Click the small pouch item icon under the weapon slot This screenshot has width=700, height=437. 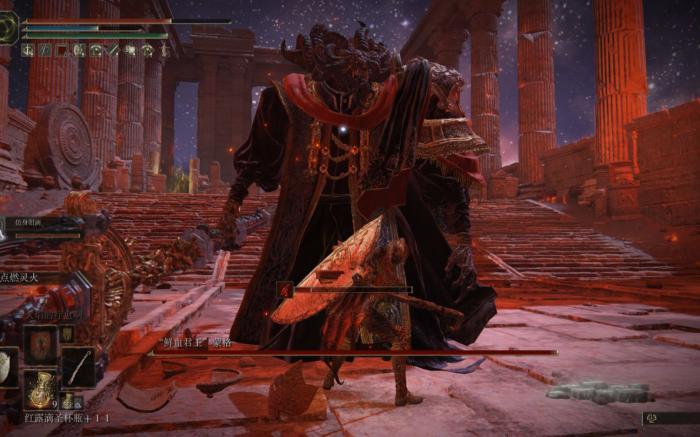(67, 401)
